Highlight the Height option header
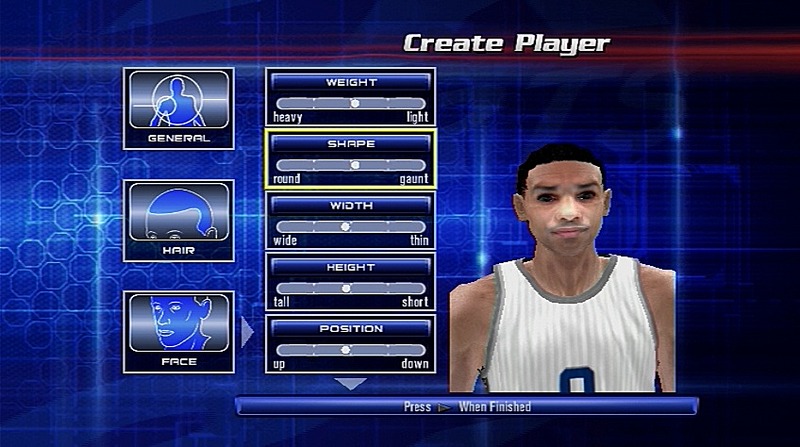The height and width of the screenshot is (447, 800). [x=350, y=267]
